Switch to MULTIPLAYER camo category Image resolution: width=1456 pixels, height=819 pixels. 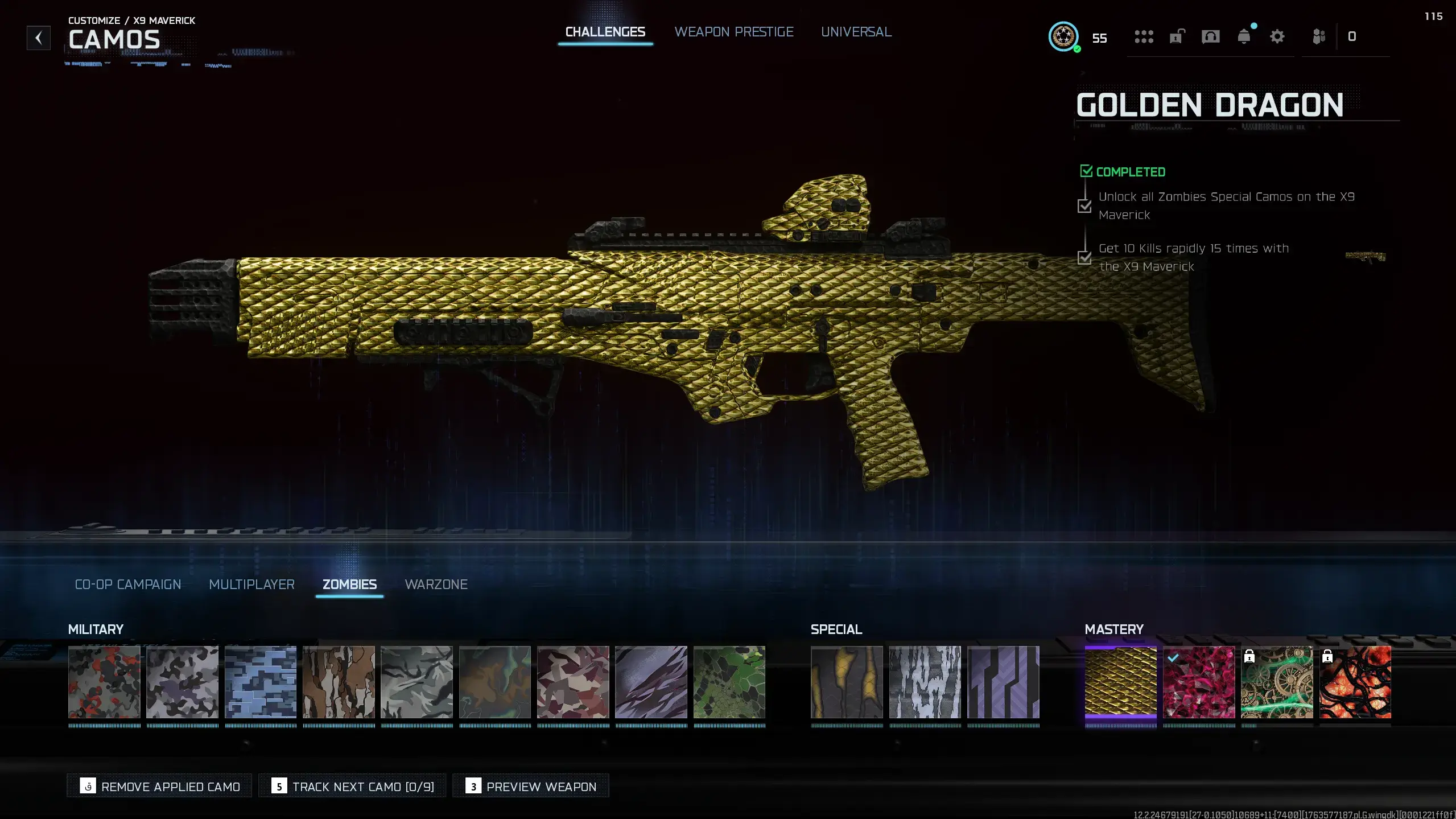(251, 585)
